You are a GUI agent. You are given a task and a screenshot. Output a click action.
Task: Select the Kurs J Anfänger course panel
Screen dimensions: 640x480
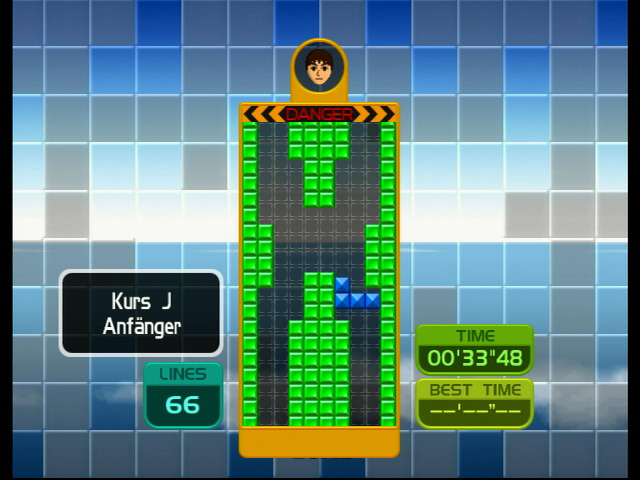tap(141, 313)
